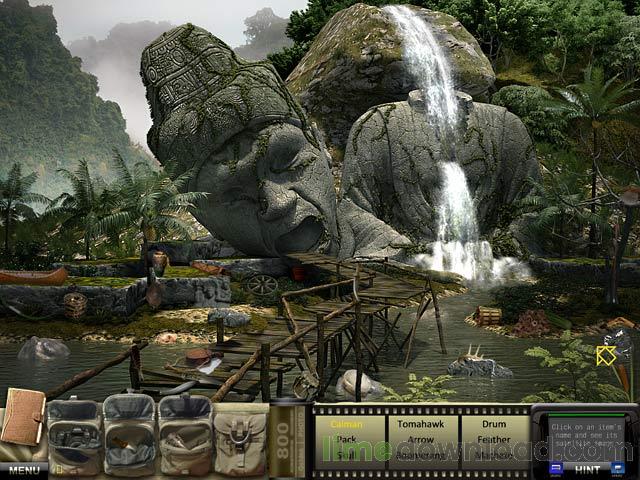
Task: Choose the Pack item name
Action: pos(346,438)
